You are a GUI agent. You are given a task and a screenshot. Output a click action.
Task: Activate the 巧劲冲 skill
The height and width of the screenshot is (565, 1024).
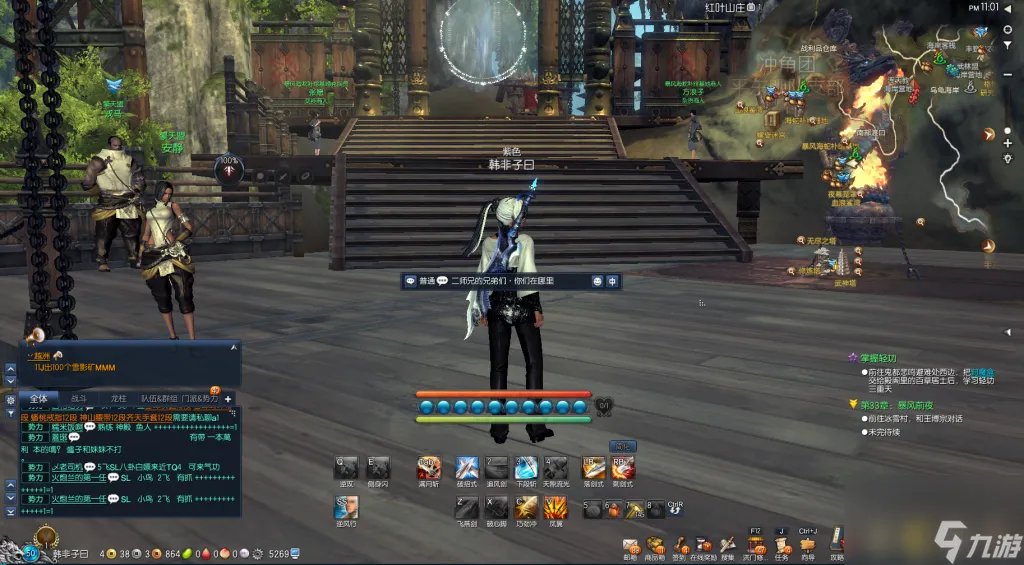[526, 507]
